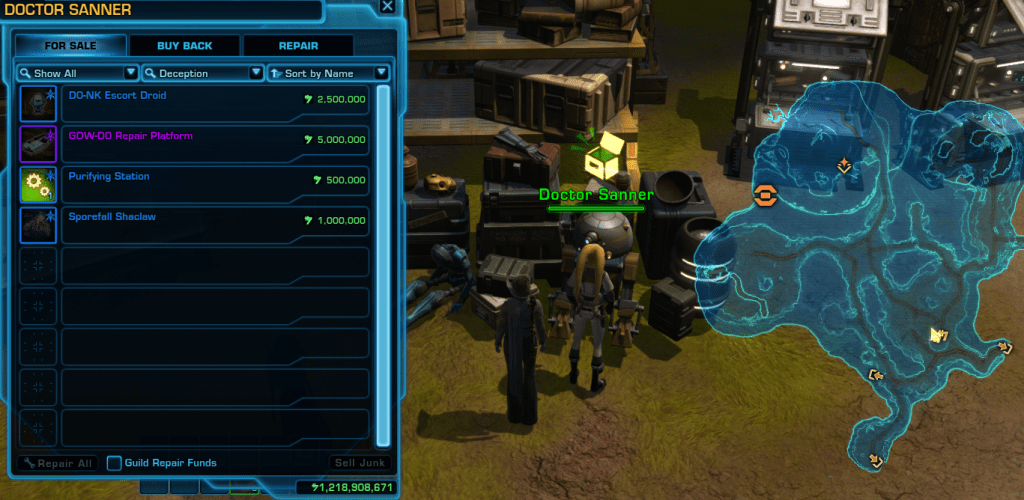Click the DO-NK Escort Droid icon
Image resolution: width=1024 pixels, height=500 pixels.
(39, 102)
